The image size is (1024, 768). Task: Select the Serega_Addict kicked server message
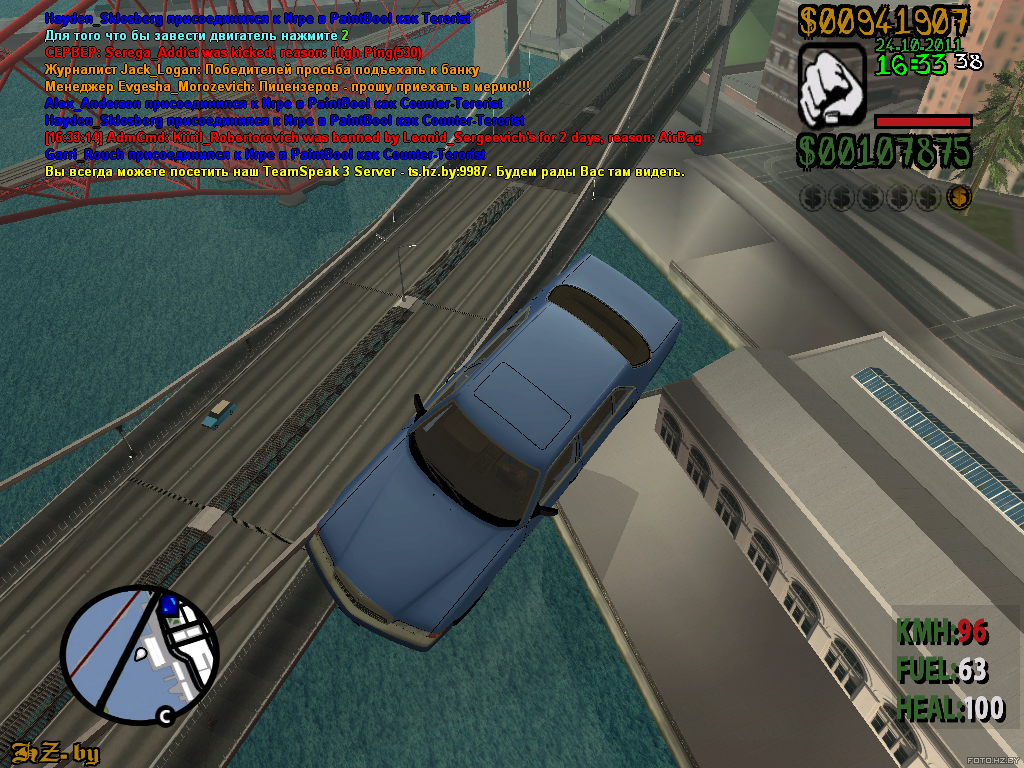point(233,53)
